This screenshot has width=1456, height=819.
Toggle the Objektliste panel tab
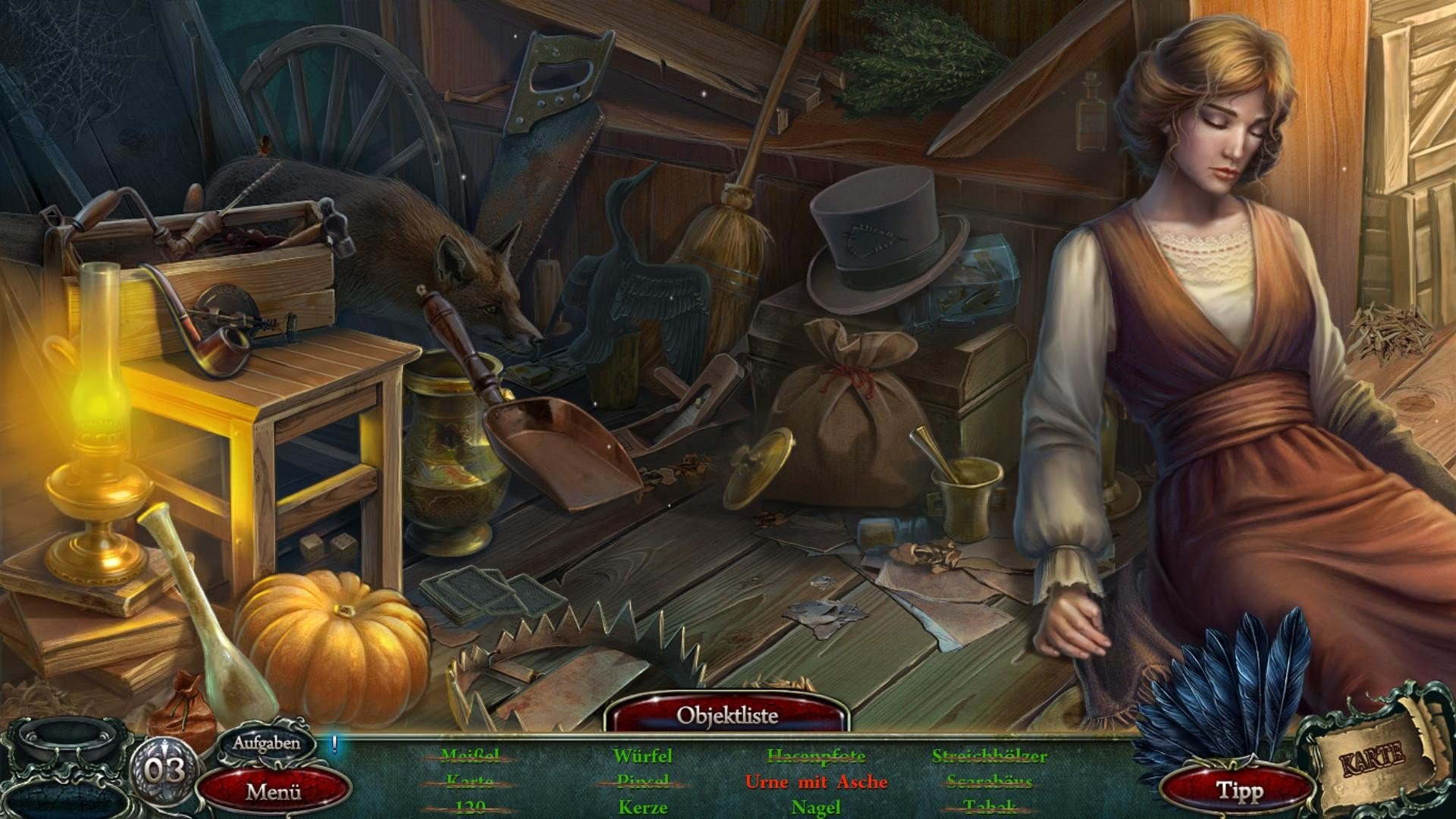pos(727,714)
